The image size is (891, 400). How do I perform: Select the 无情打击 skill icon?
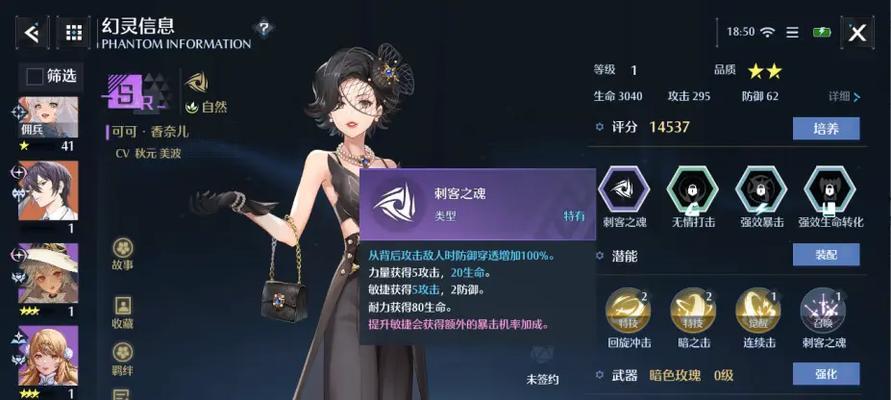[x=694, y=189]
